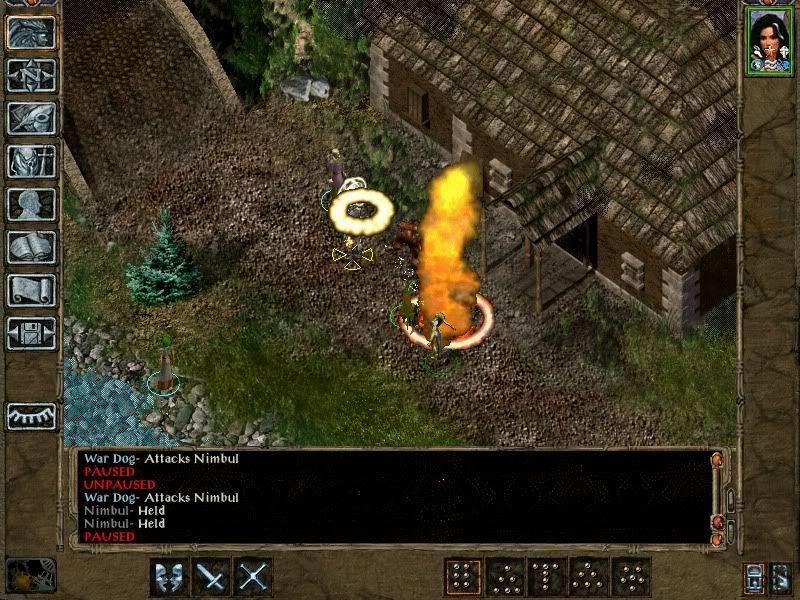The height and width of the screenshot is (600, 800).
Task: Open the mage spellbook
Action: [x=31, y=247]
